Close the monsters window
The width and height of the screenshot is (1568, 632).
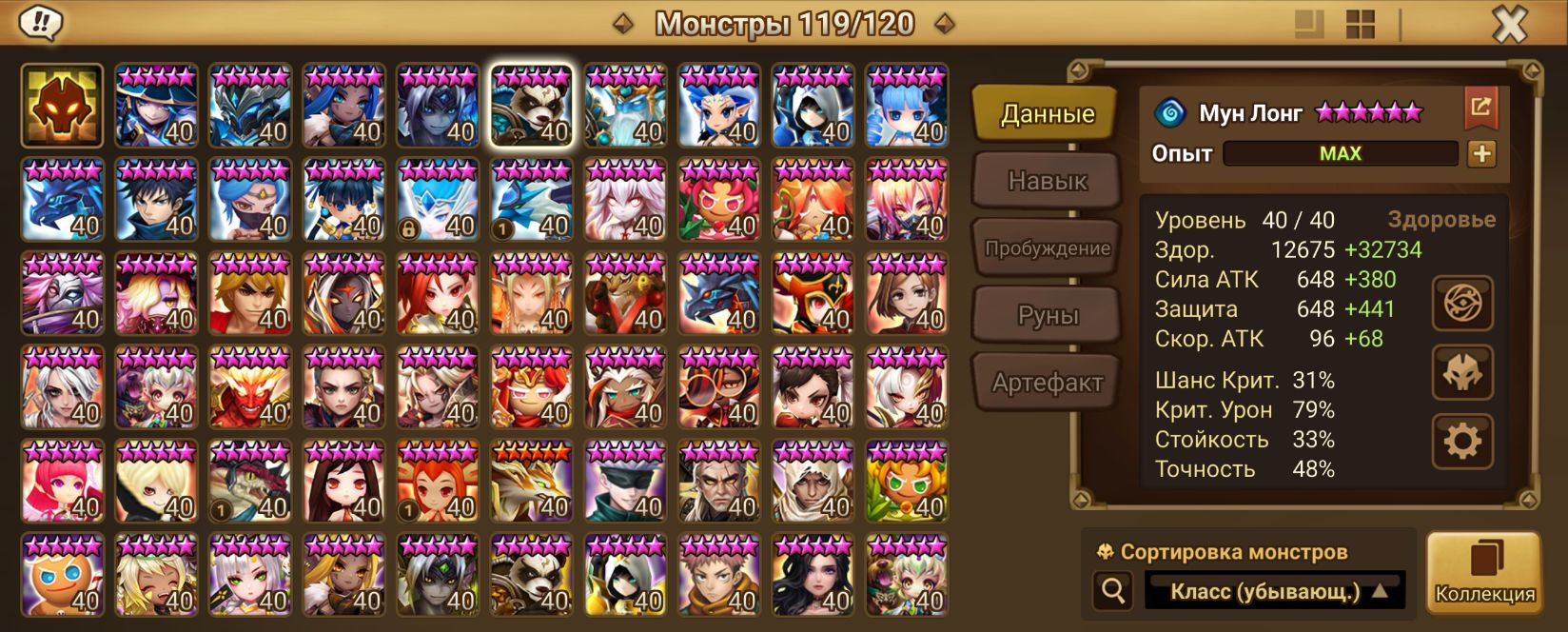pyautogui.click(x=1509, y=24)
